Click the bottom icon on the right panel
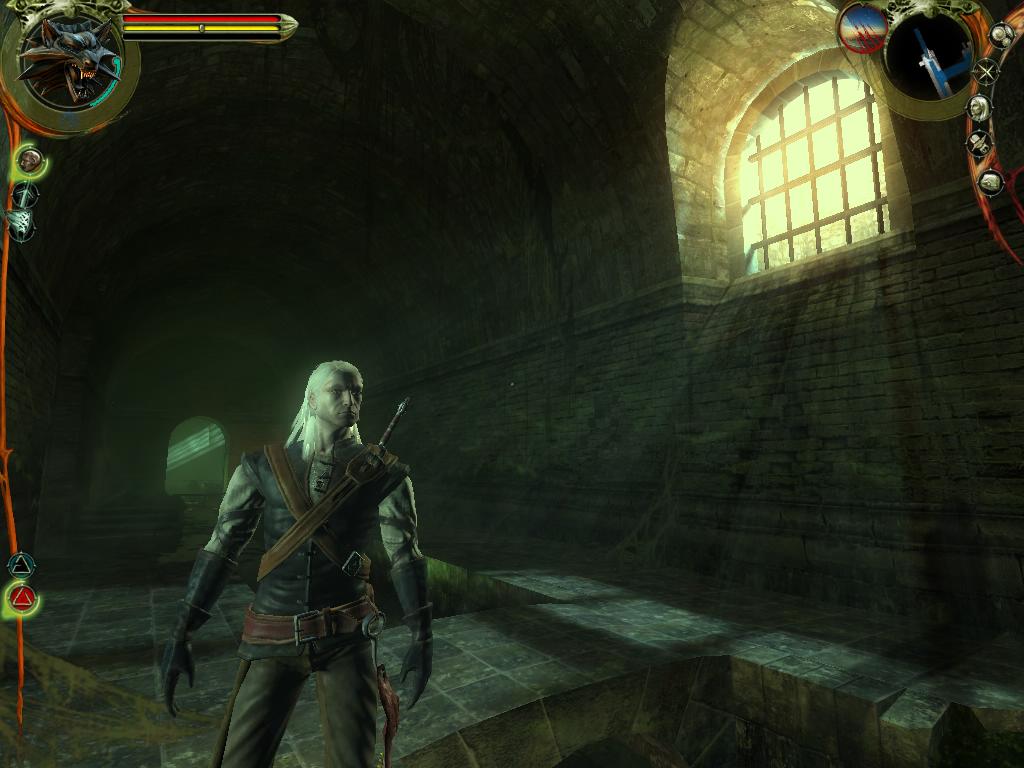This screenshot has width=1024, height=768. [x=990, y=181]
